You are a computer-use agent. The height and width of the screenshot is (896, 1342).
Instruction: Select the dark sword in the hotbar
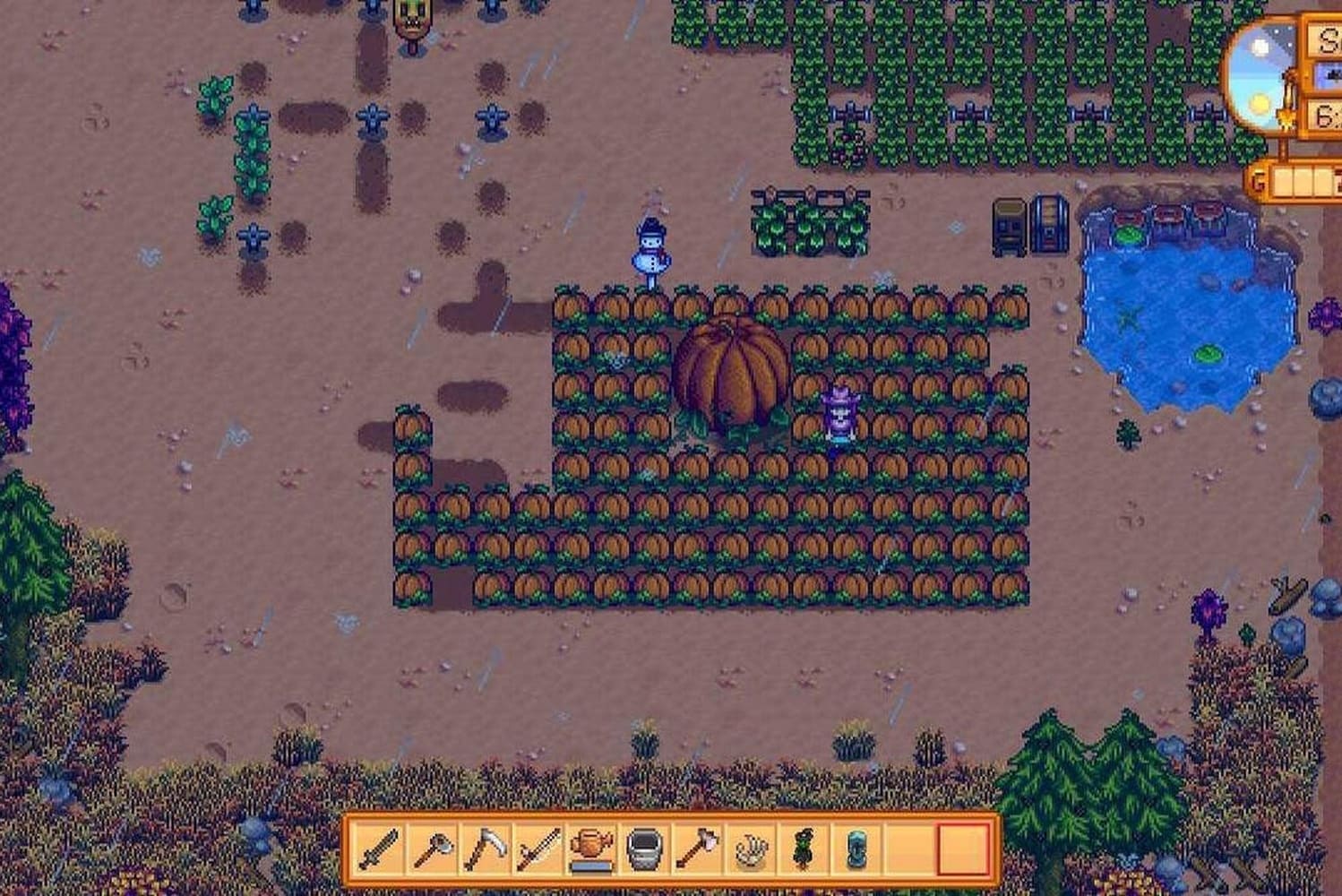(x=380, y=848)
